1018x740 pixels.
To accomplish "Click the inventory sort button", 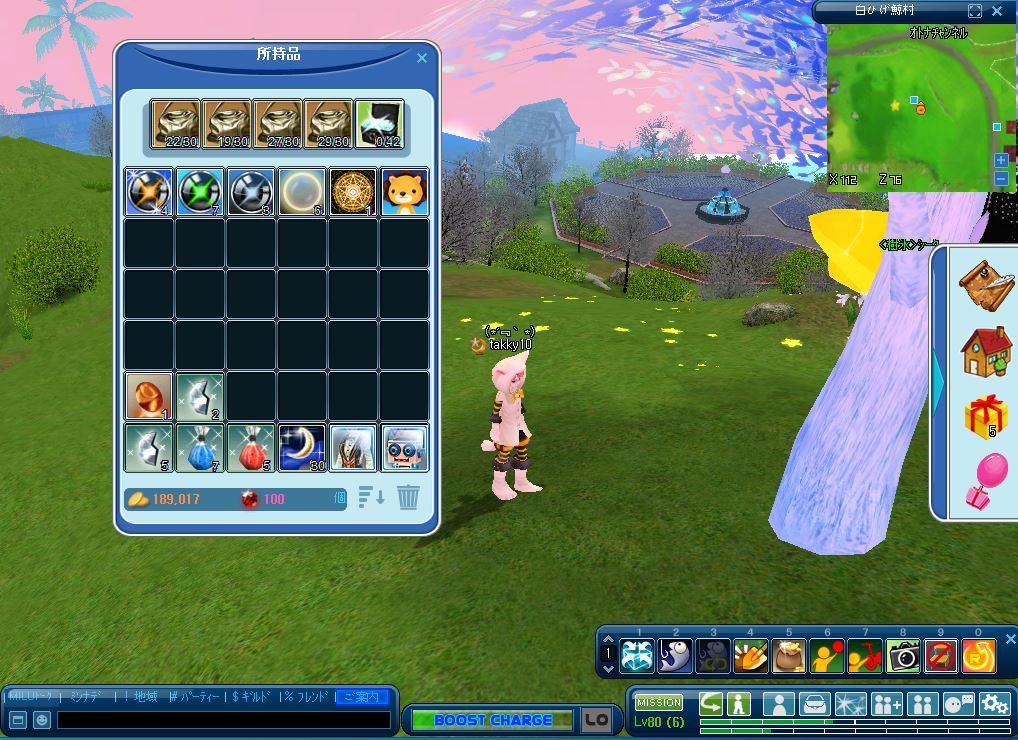I will coord(371,497).
